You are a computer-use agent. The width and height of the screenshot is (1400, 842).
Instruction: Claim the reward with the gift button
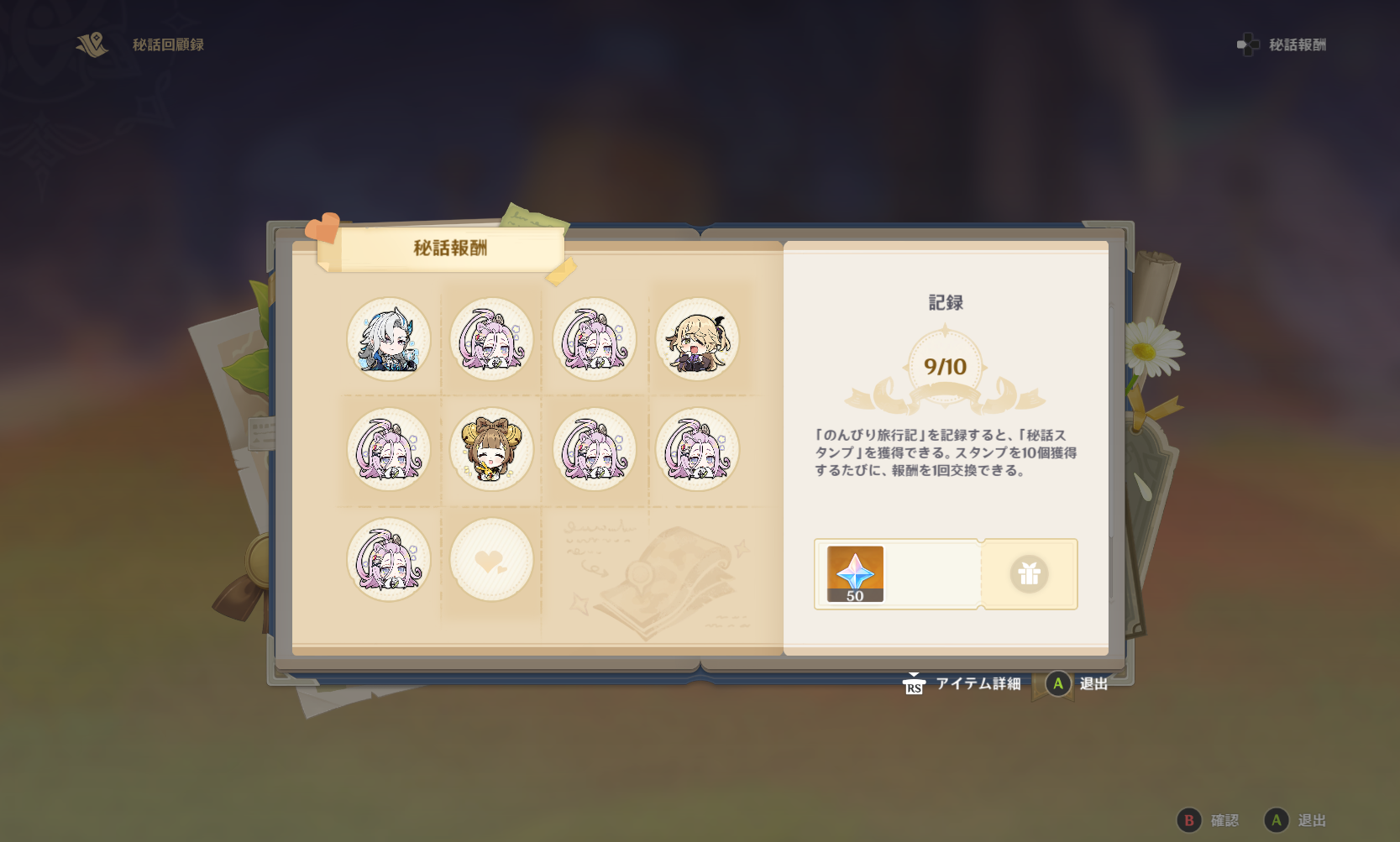click(x=1029, y=574)
